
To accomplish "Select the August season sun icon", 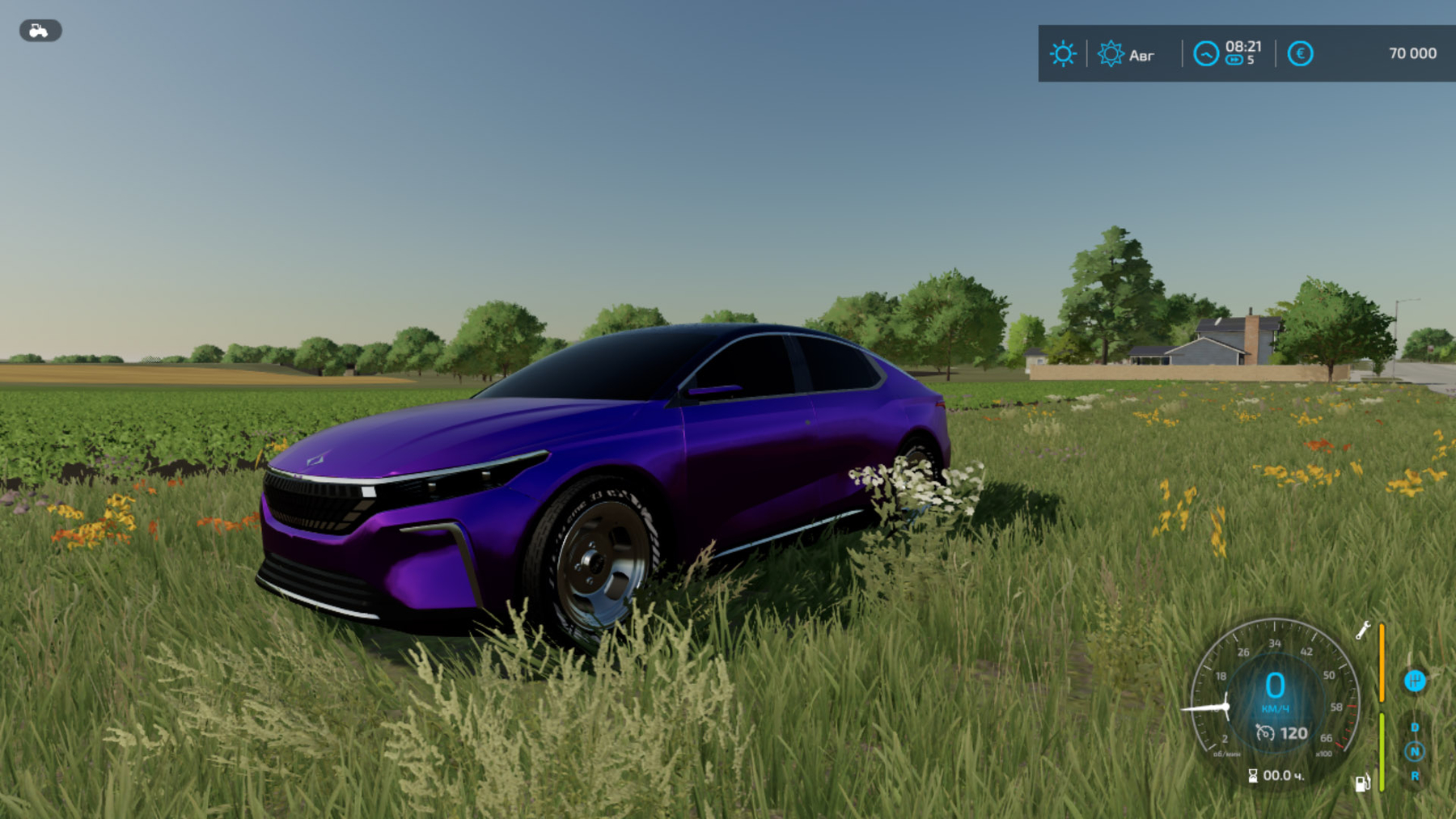I will pos(1110,54).
